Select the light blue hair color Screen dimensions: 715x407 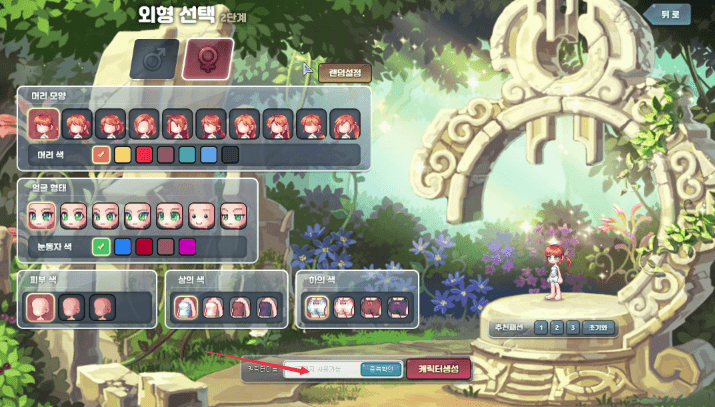(x=208, y=155)
